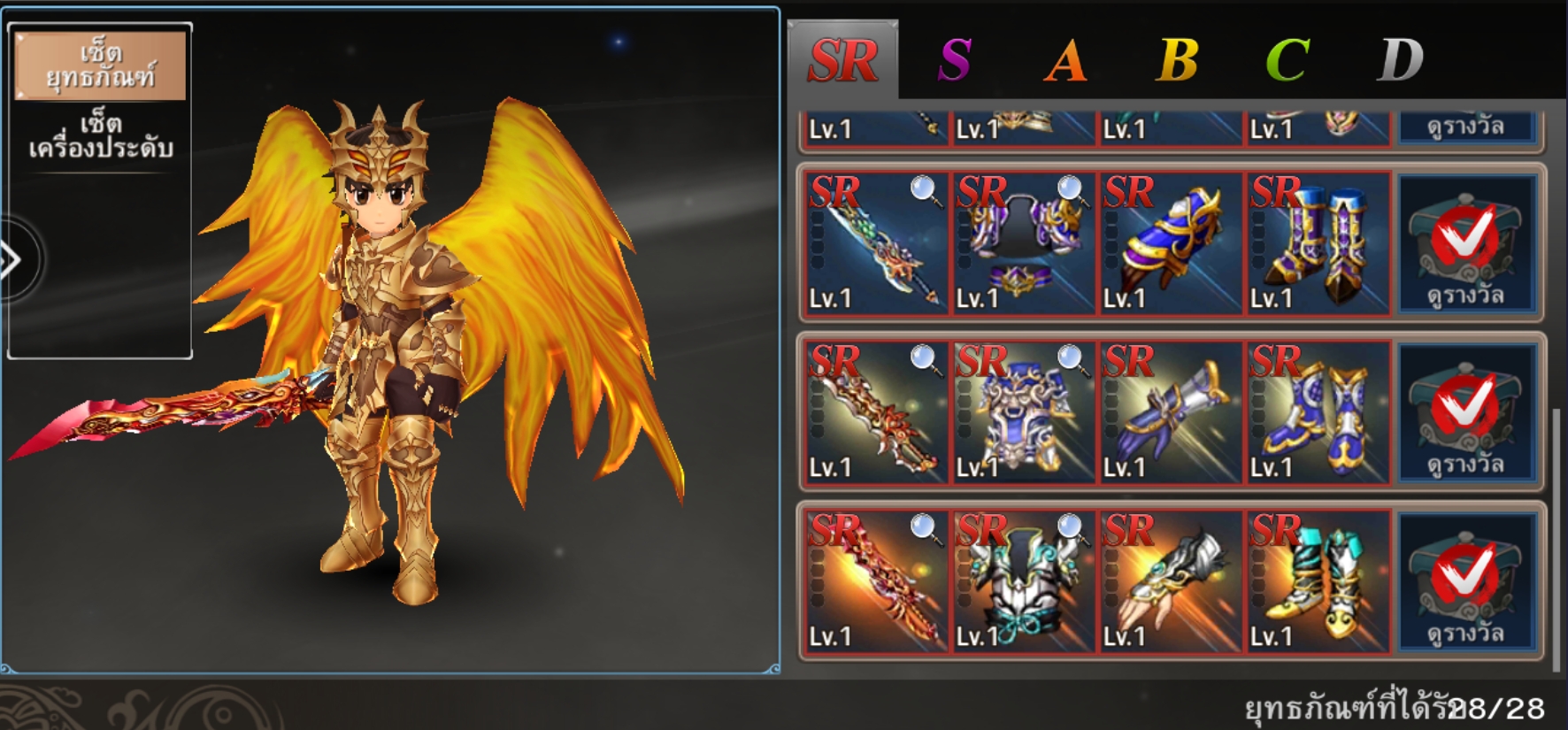Pick the teal and gold SR boots
The image size is (1568, 730).
pos(1316,581)
